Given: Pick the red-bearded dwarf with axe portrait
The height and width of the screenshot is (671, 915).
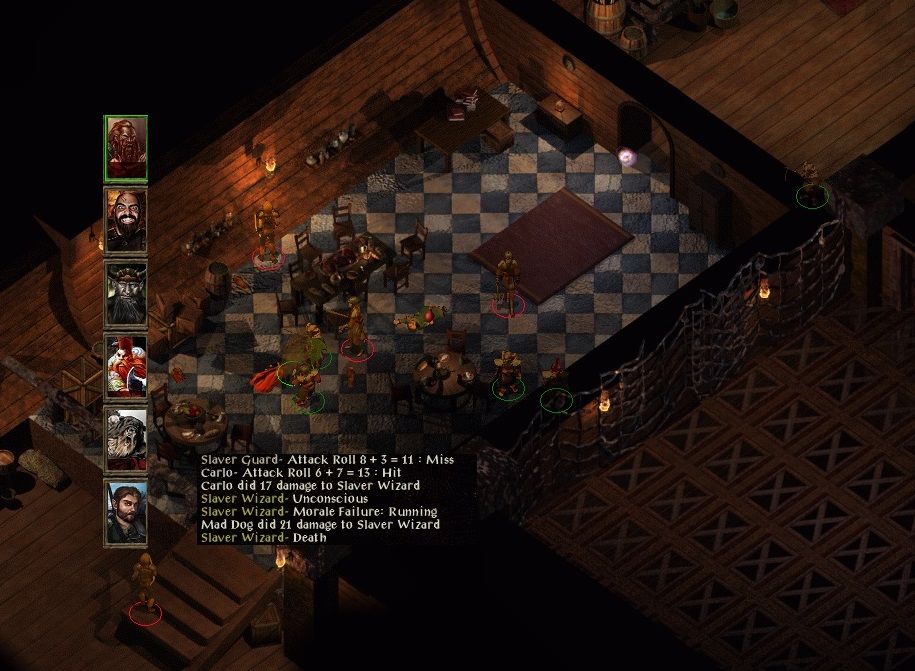Looking at the screenshot, I should click(x=126, y=367).
